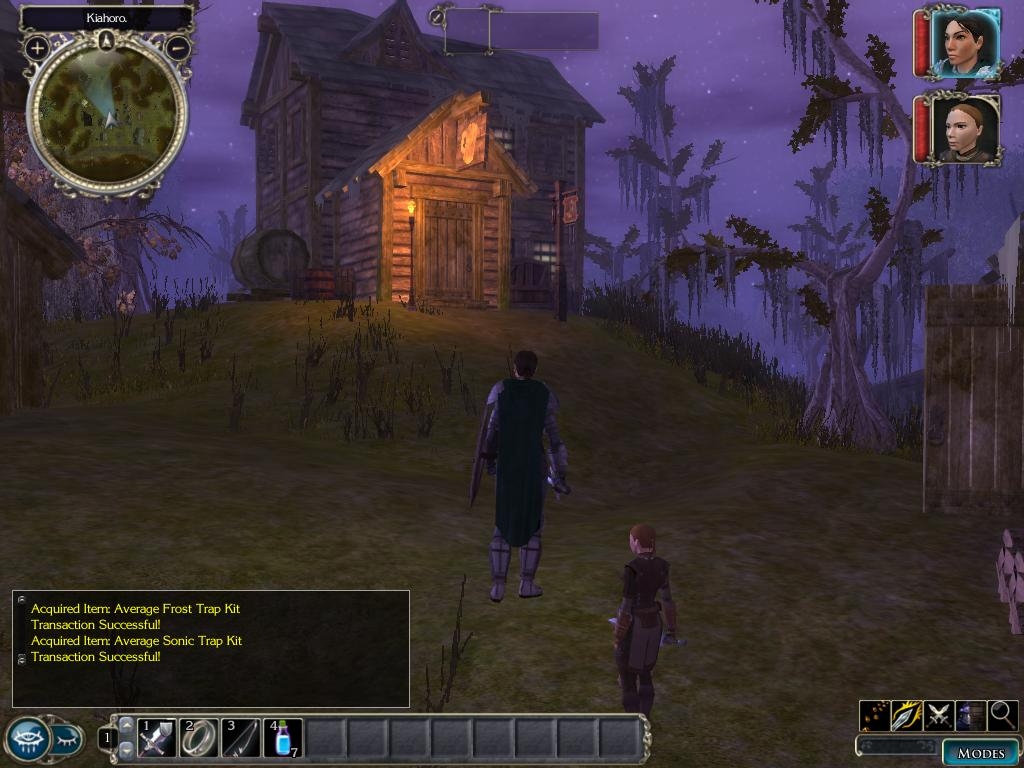Click the circular minimap
The image size is (1024, 768).
pyautogui.click(x=107, y=113)
